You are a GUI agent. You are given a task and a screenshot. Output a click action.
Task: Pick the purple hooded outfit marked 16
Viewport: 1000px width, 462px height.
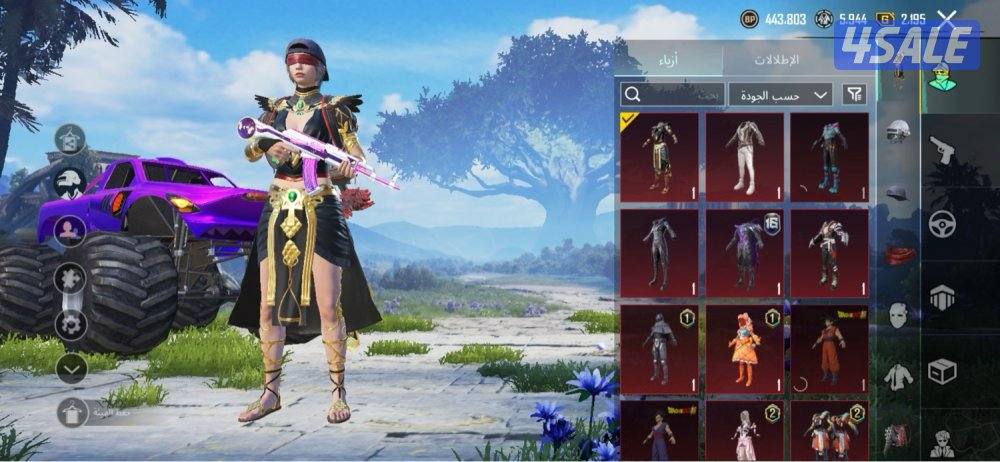744,252
